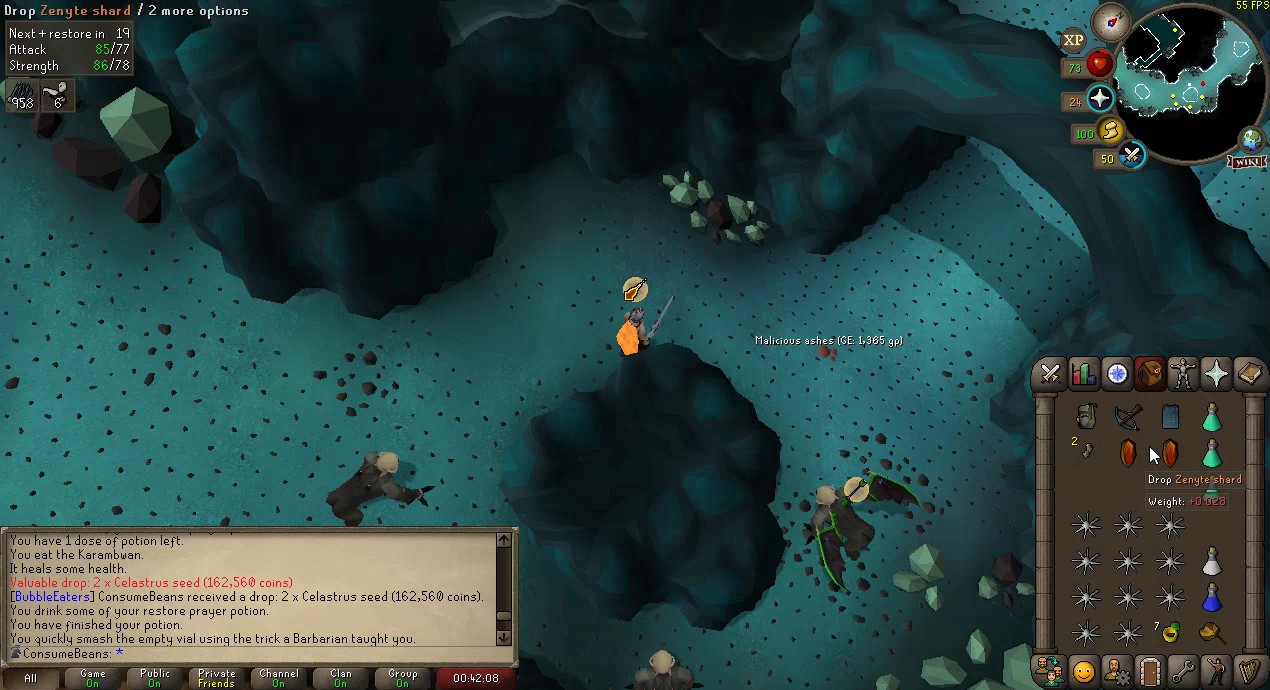Open the Settings wrench tab
This screenshot has height=690, width=1270.
1183,669
